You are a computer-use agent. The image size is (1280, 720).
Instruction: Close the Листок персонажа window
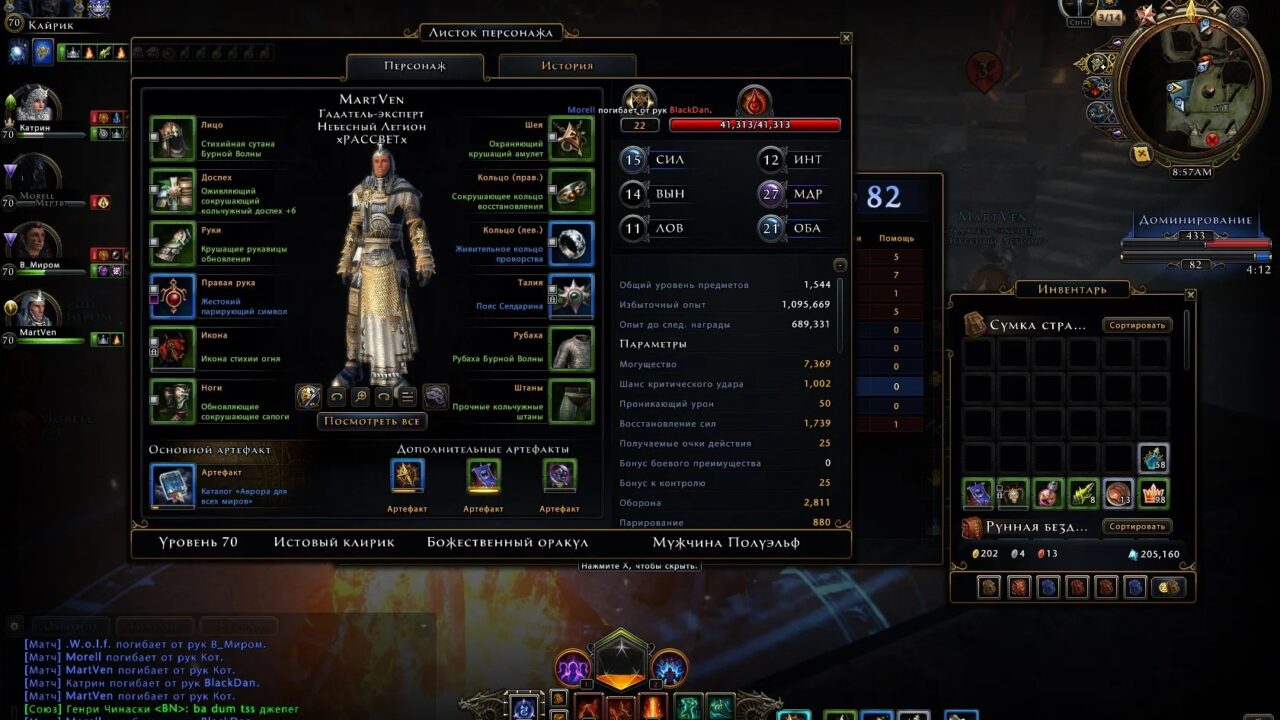846,38
